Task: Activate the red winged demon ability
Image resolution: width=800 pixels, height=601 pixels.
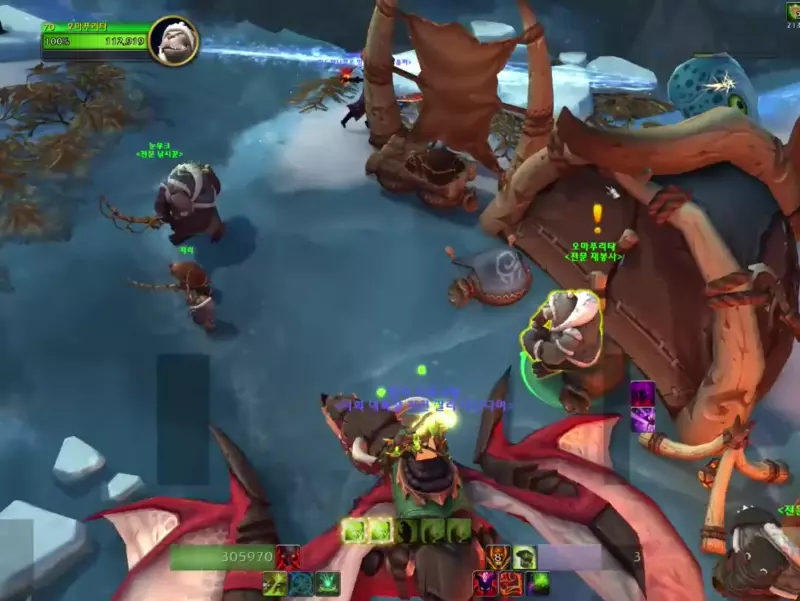Action: 288,557
